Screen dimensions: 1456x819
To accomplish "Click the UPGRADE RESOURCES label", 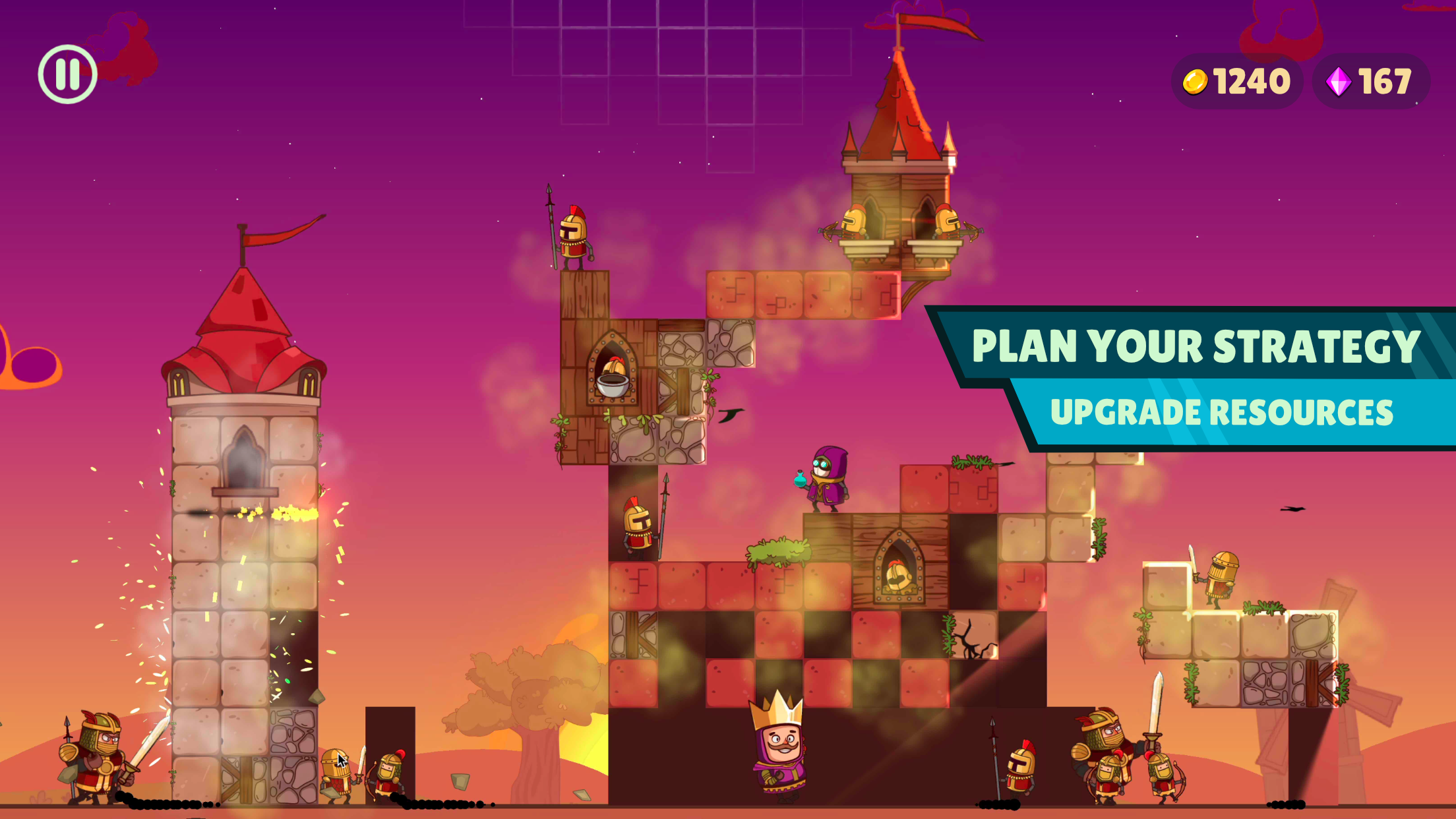I will click(1223, 411).
